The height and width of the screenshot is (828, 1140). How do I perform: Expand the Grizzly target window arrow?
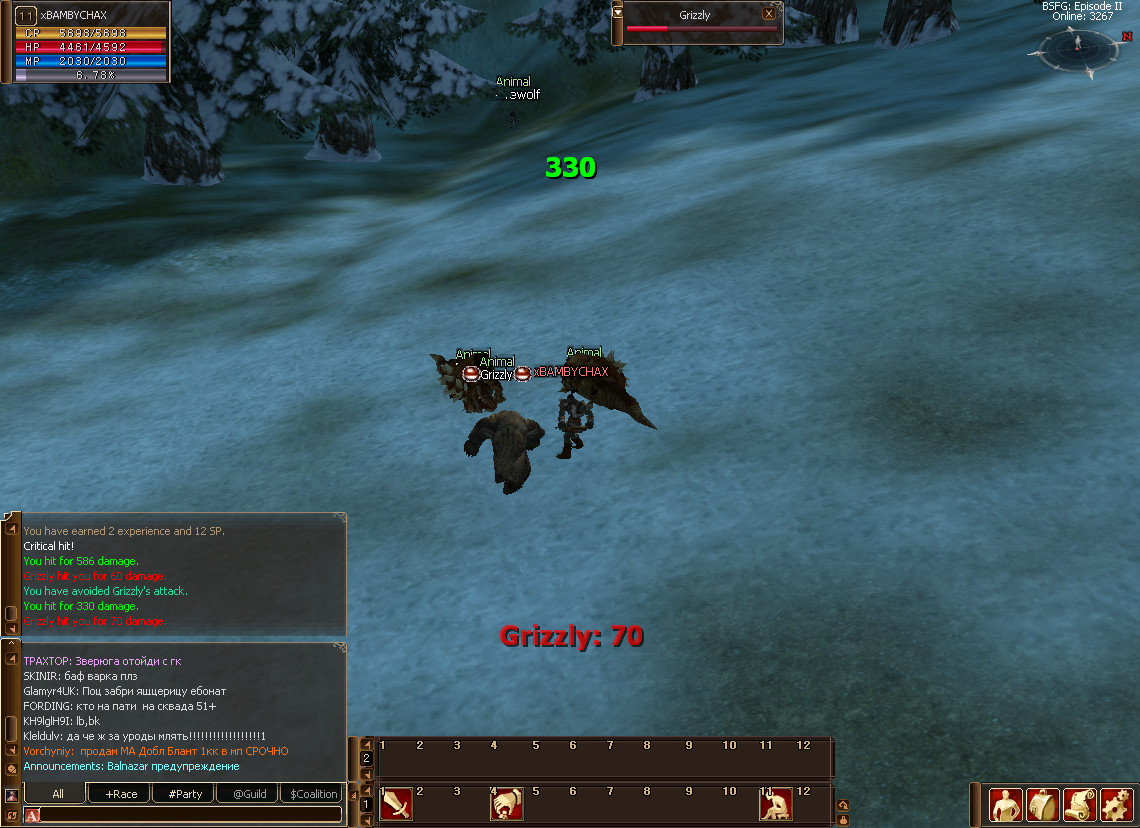618,12
